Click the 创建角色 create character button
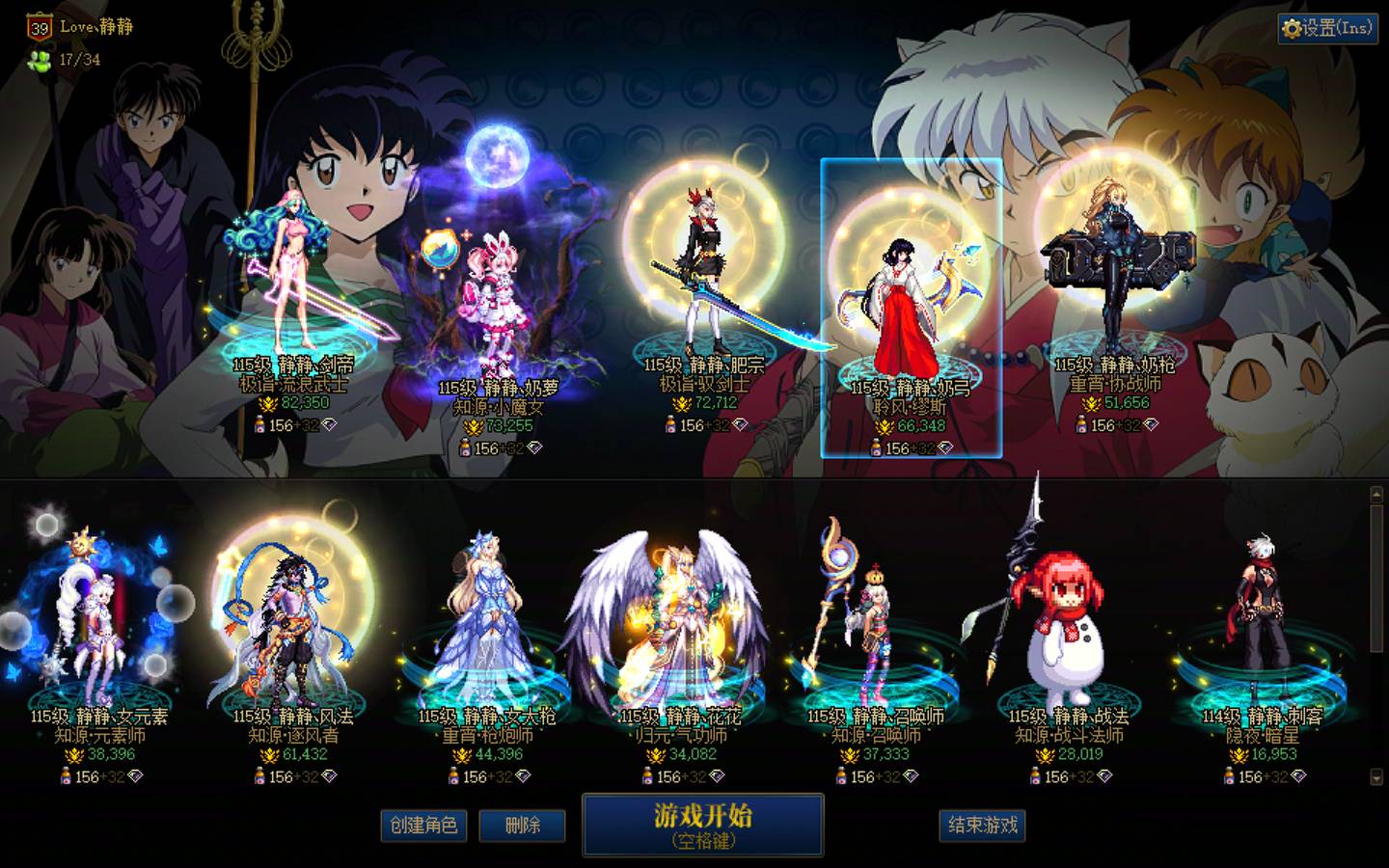Viewport: 1389px width, 868px height. pos(425,827)
